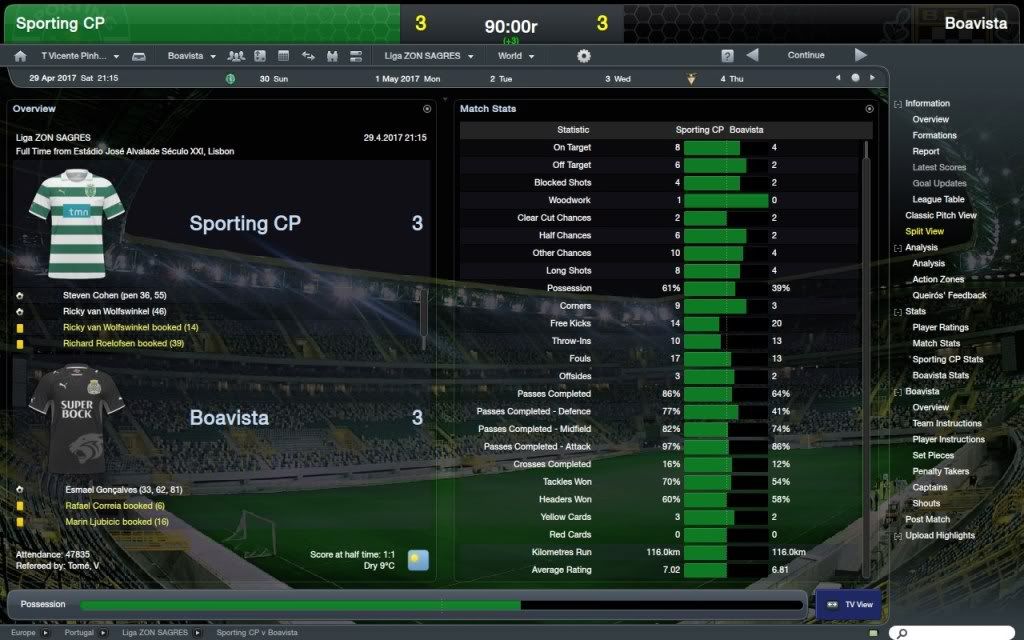
Task: Show the Formations screen
Action: point(934,135)
